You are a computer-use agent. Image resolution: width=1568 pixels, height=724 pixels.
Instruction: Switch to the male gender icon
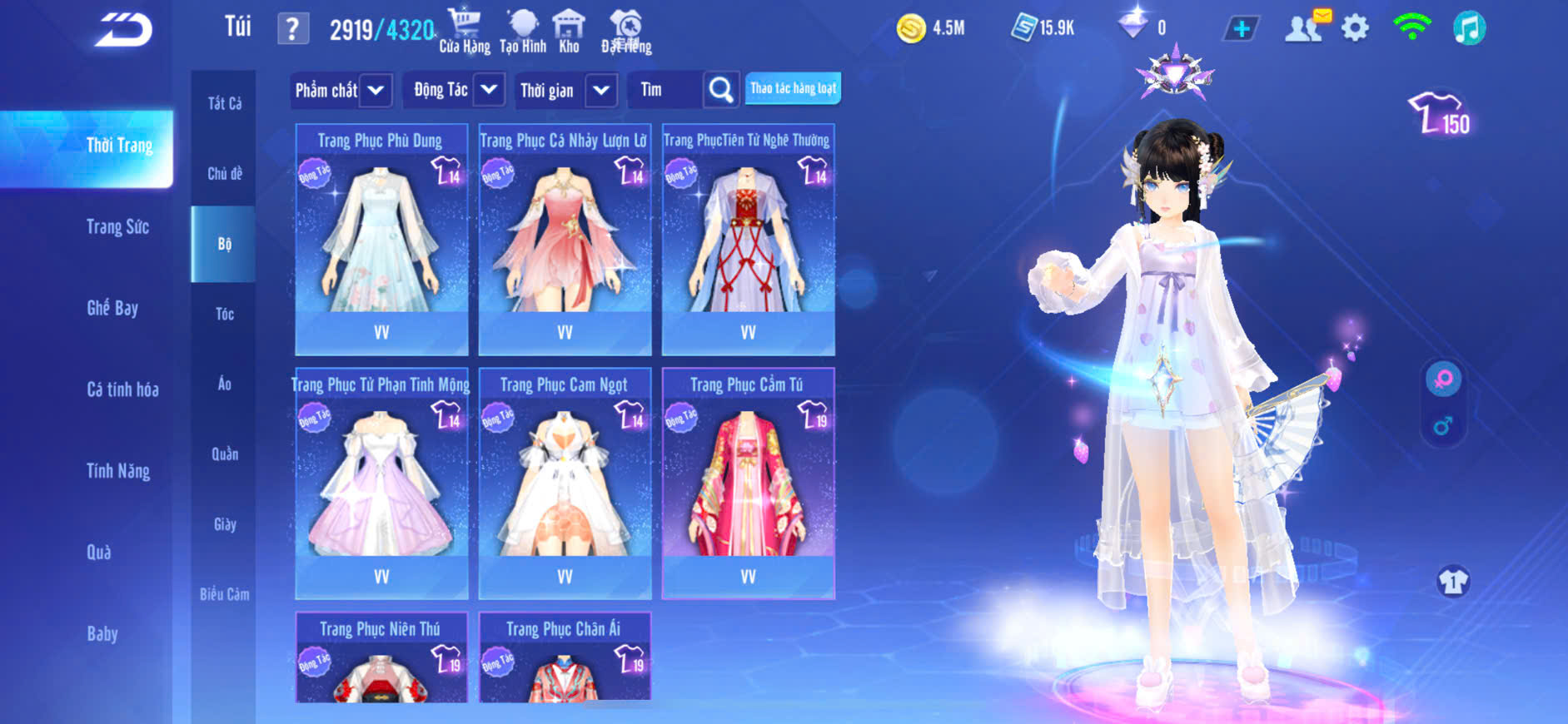pyautogui.click(x=1443, y=426)
